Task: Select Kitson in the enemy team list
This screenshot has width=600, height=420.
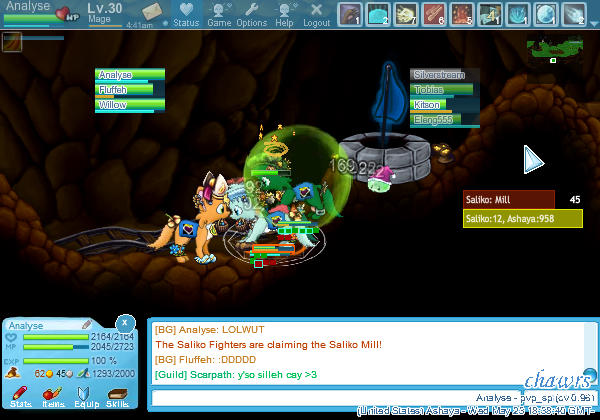Action: (443, 104)
